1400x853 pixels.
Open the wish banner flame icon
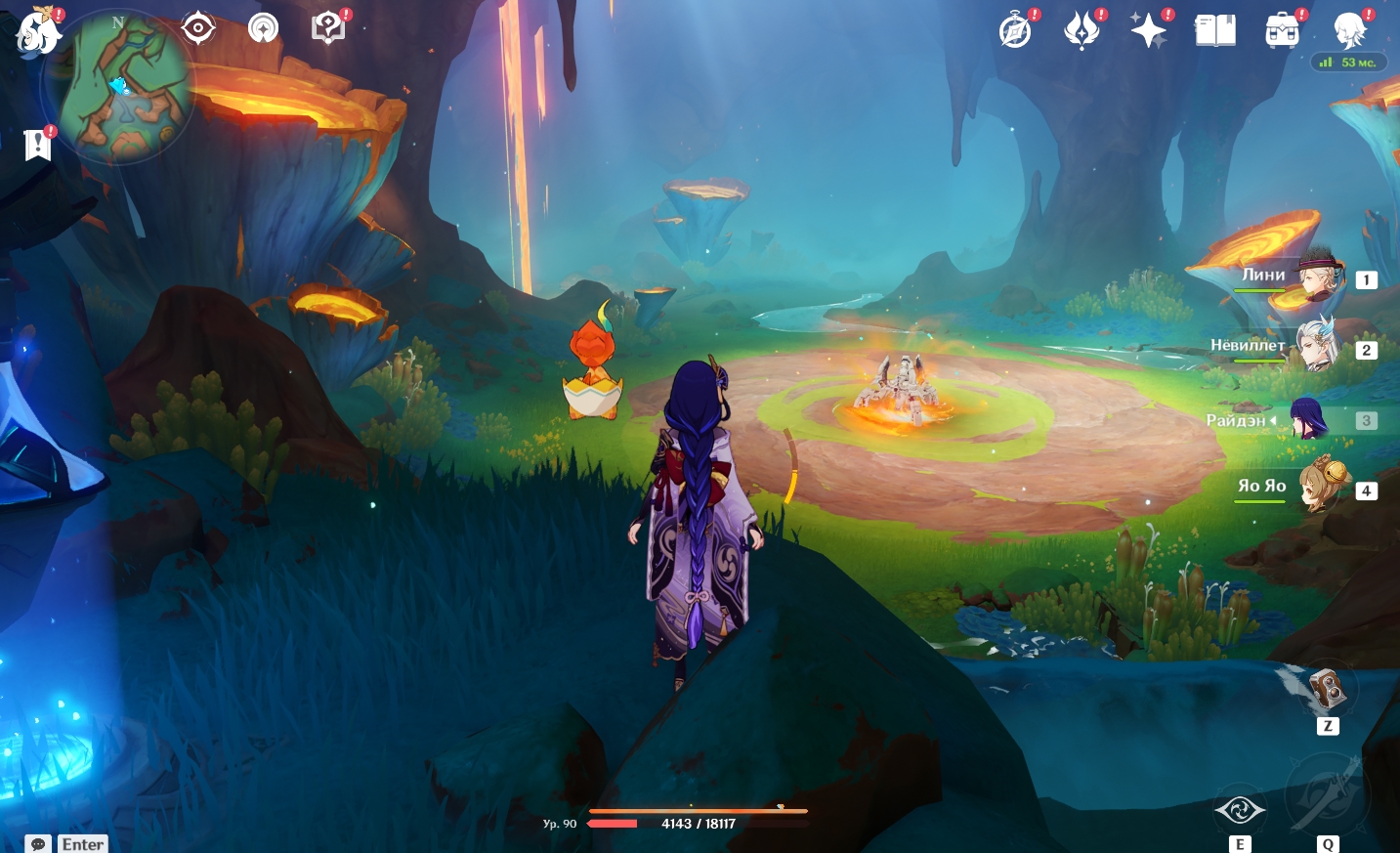click(1082, 31)
